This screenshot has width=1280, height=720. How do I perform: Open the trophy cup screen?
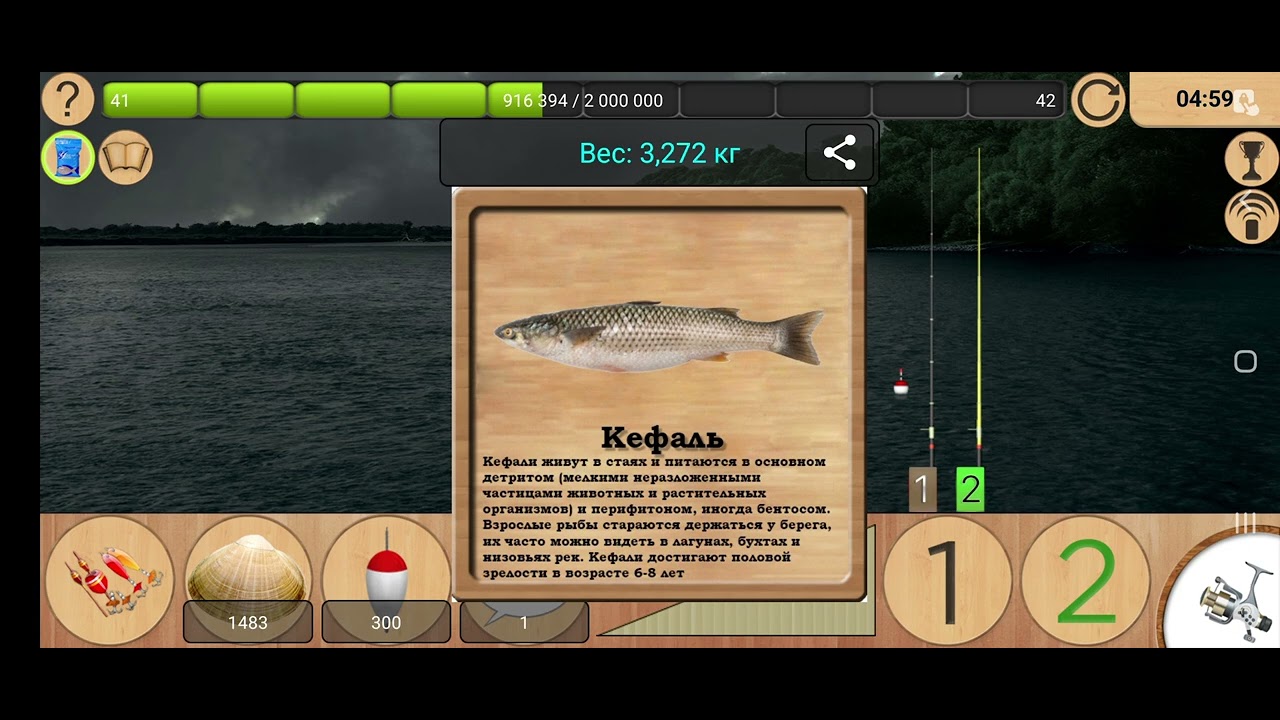1252,159
